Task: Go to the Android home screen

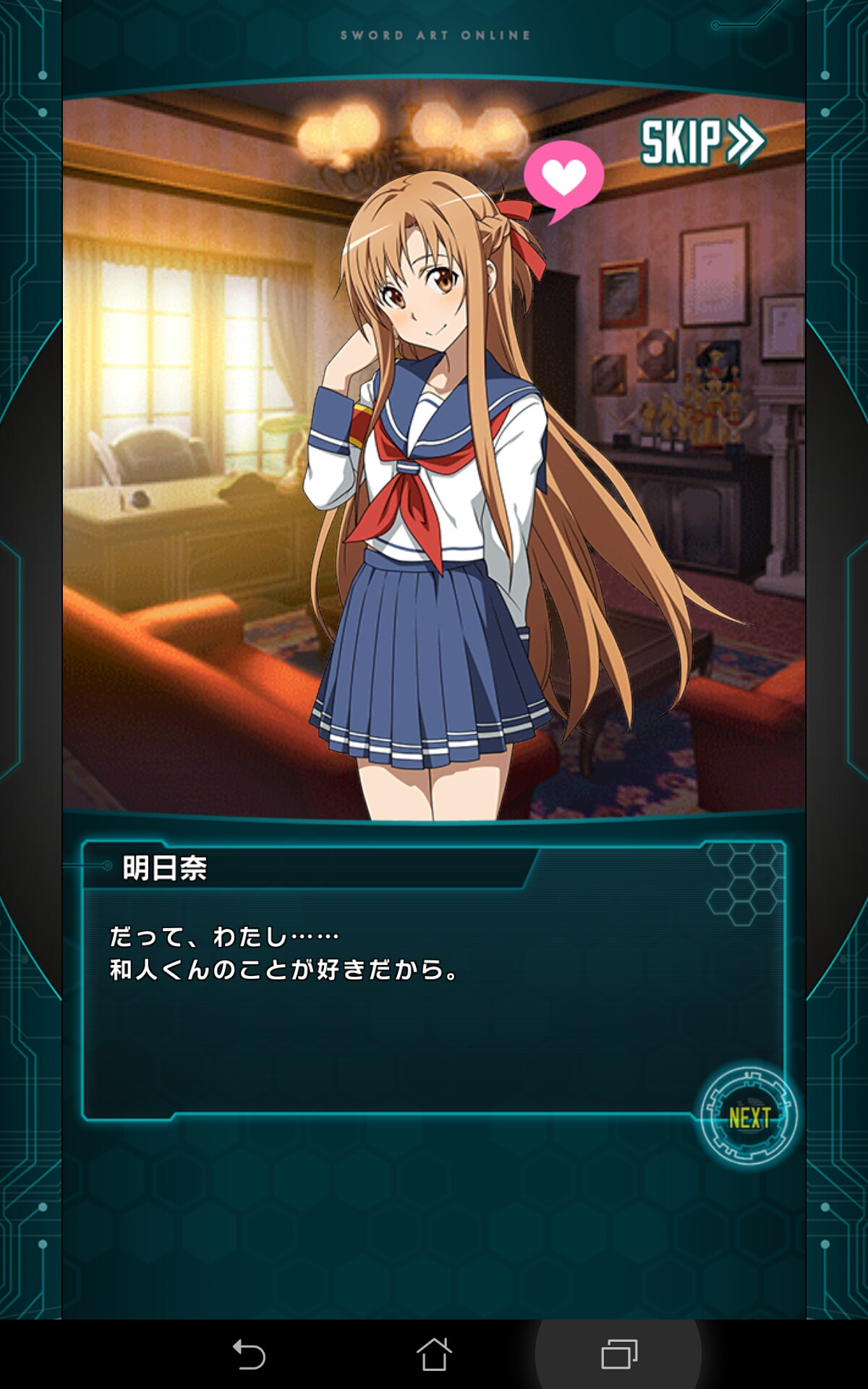Action: tap(434, 1354)
